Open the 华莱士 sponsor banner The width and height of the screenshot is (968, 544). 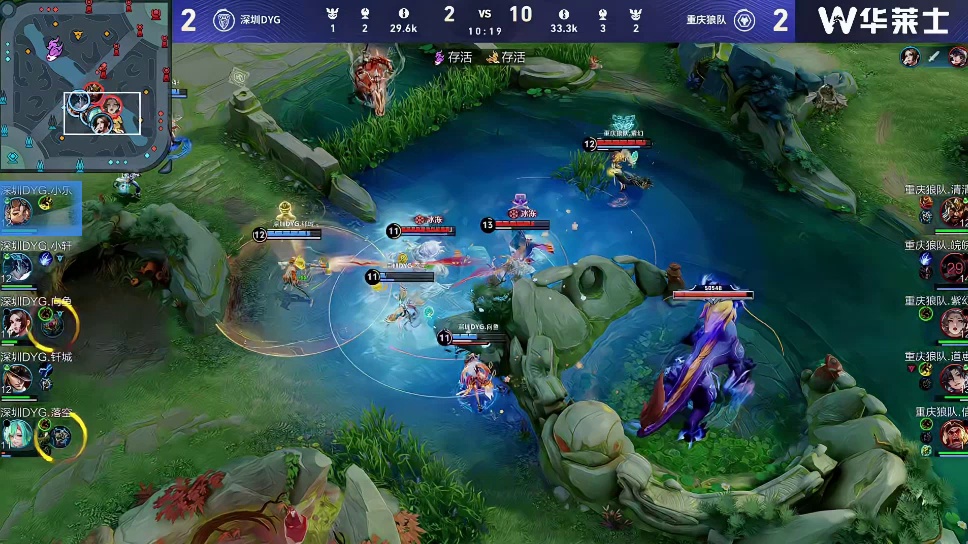click(x=882, y=21)
